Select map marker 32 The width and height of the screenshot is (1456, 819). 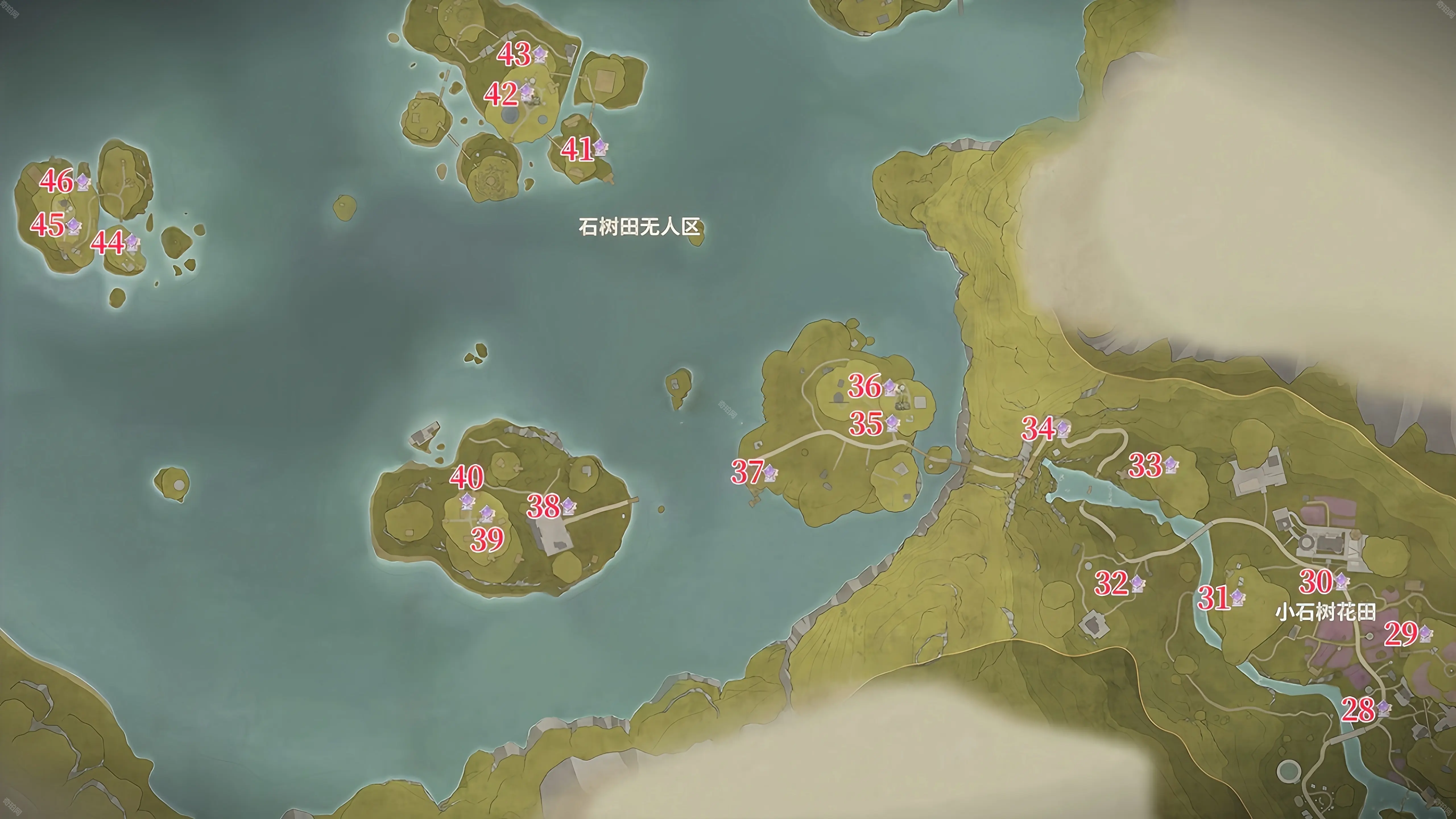pos(1137,583)
